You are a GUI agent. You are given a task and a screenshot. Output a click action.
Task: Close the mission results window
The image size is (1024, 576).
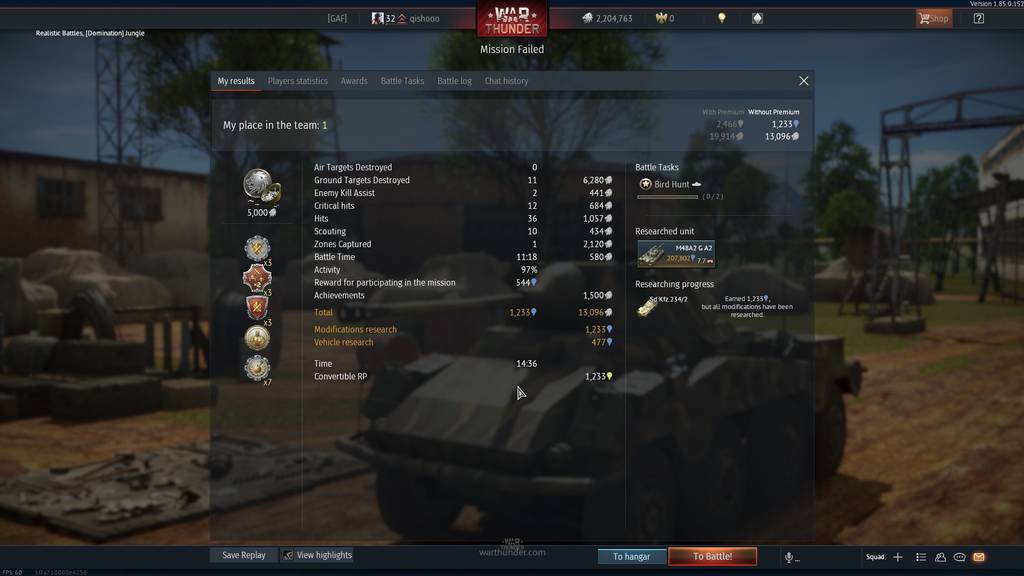pos(803,81)
